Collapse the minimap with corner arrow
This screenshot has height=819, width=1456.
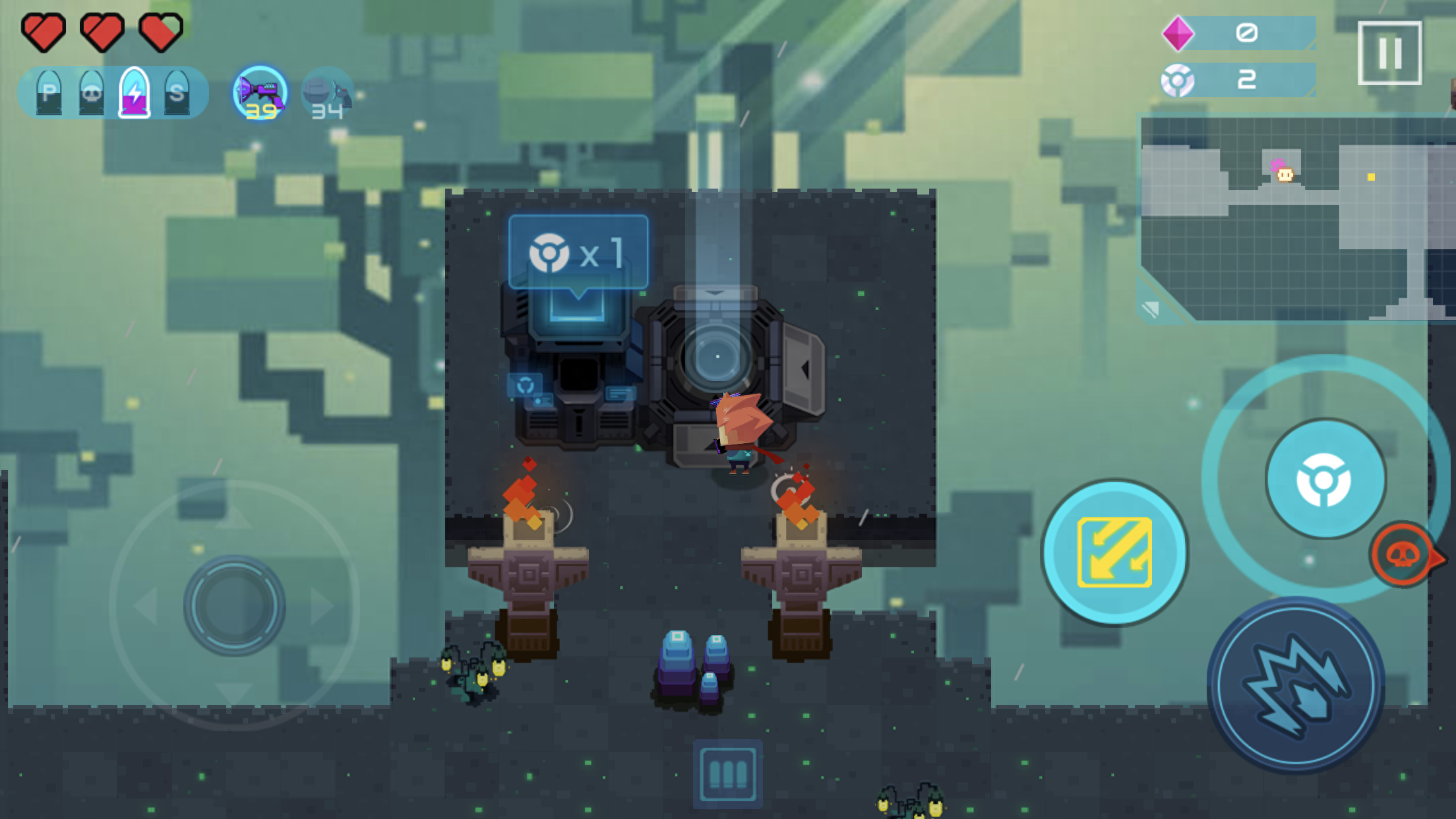(1151, 309)
